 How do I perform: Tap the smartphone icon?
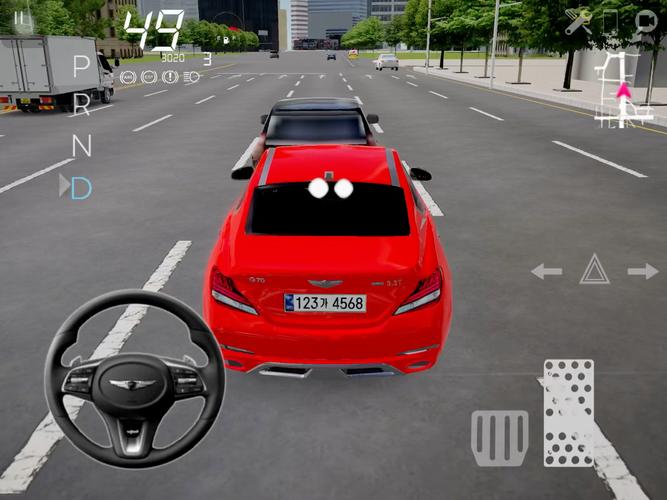tap(611, 22)
